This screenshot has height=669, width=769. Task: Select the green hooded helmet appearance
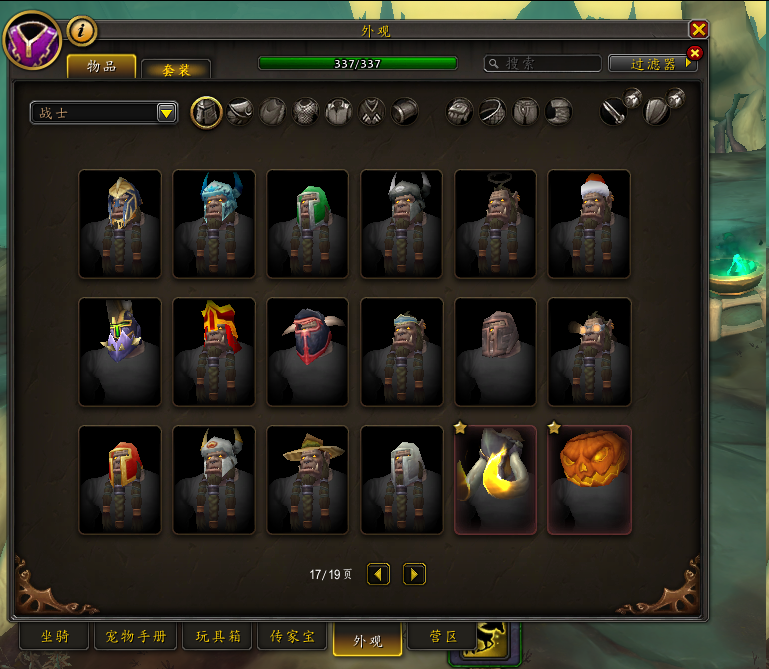(x=308, y=224)
